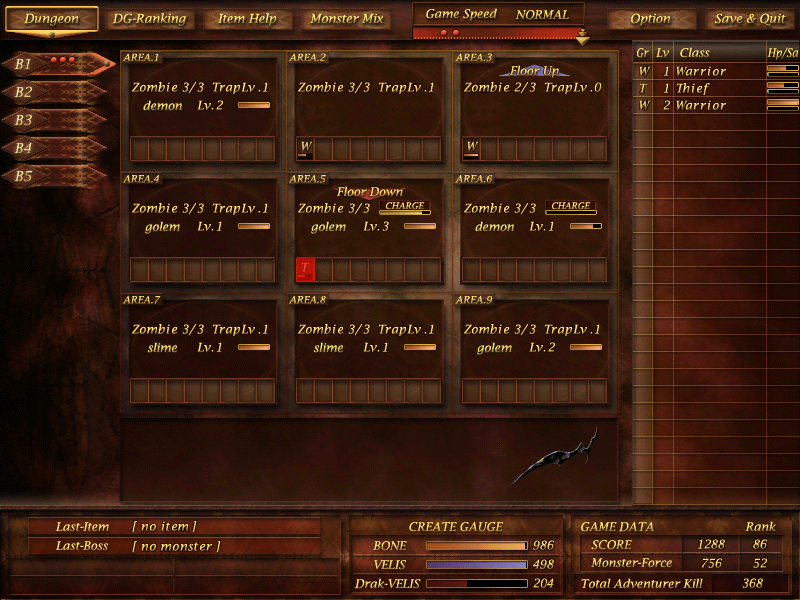
Task: Open the Monster Mix menu
Action: tap(347, 19)
